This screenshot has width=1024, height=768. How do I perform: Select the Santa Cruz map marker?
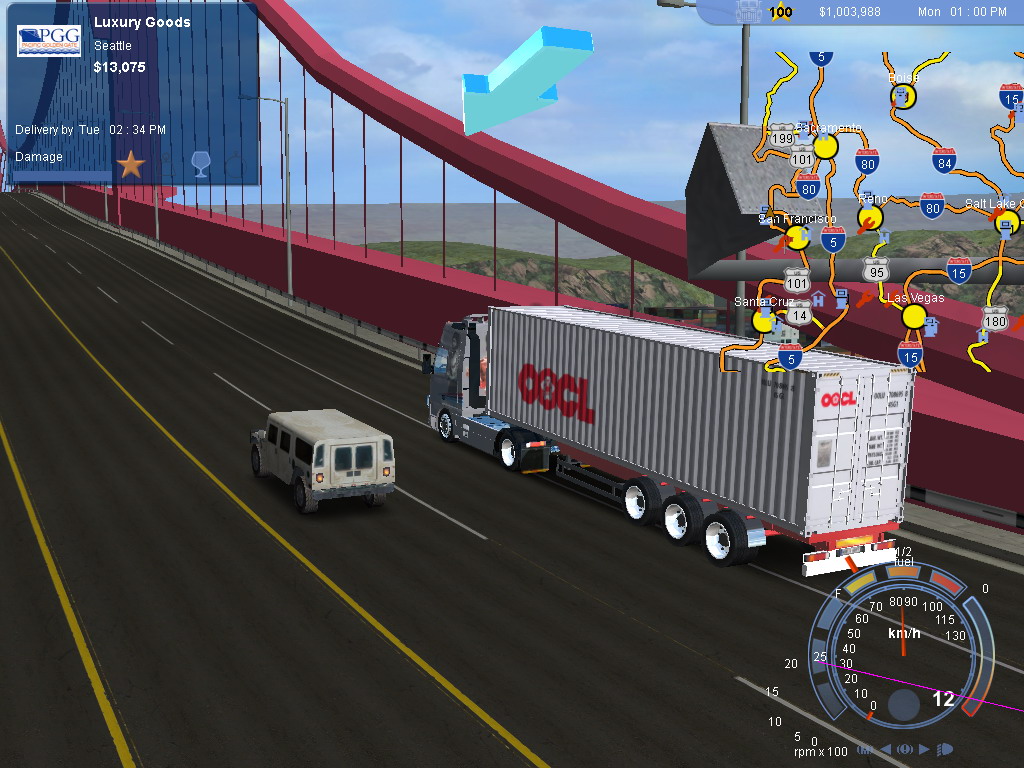click(764, 320)
